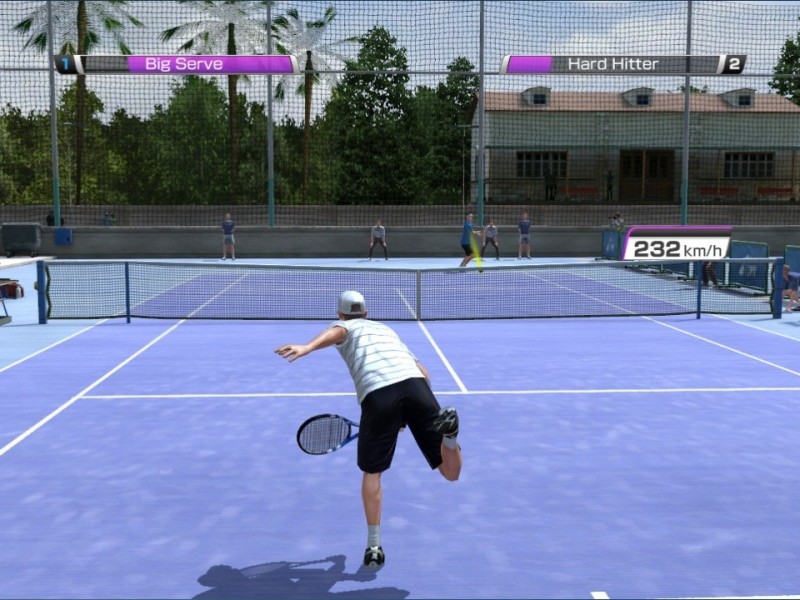Select player 2's Hard Hitter banner
This screenshot has height=600, width=800.
(623, 65)
